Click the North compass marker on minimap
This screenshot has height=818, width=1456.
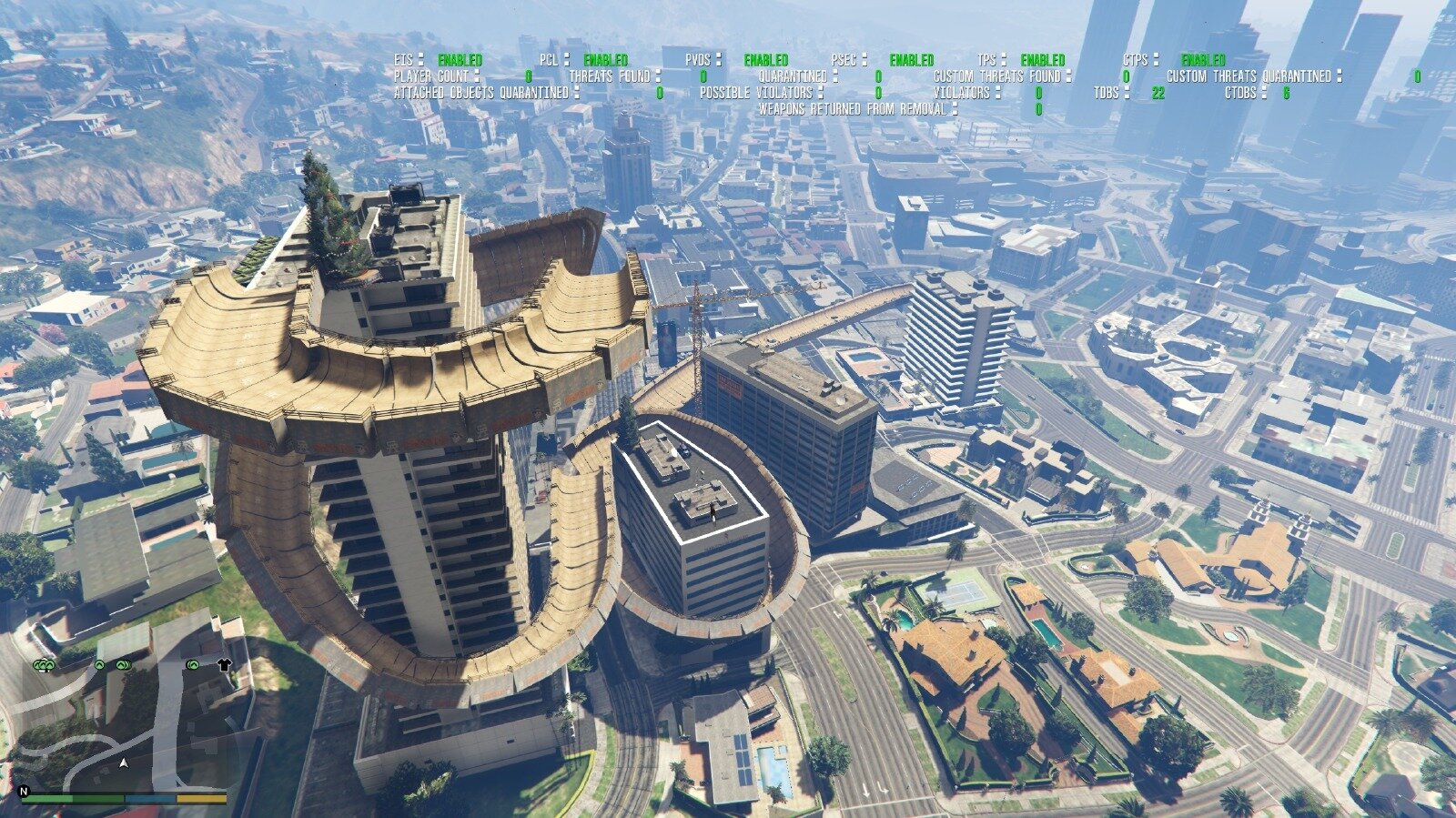click(x=25, y=792)
